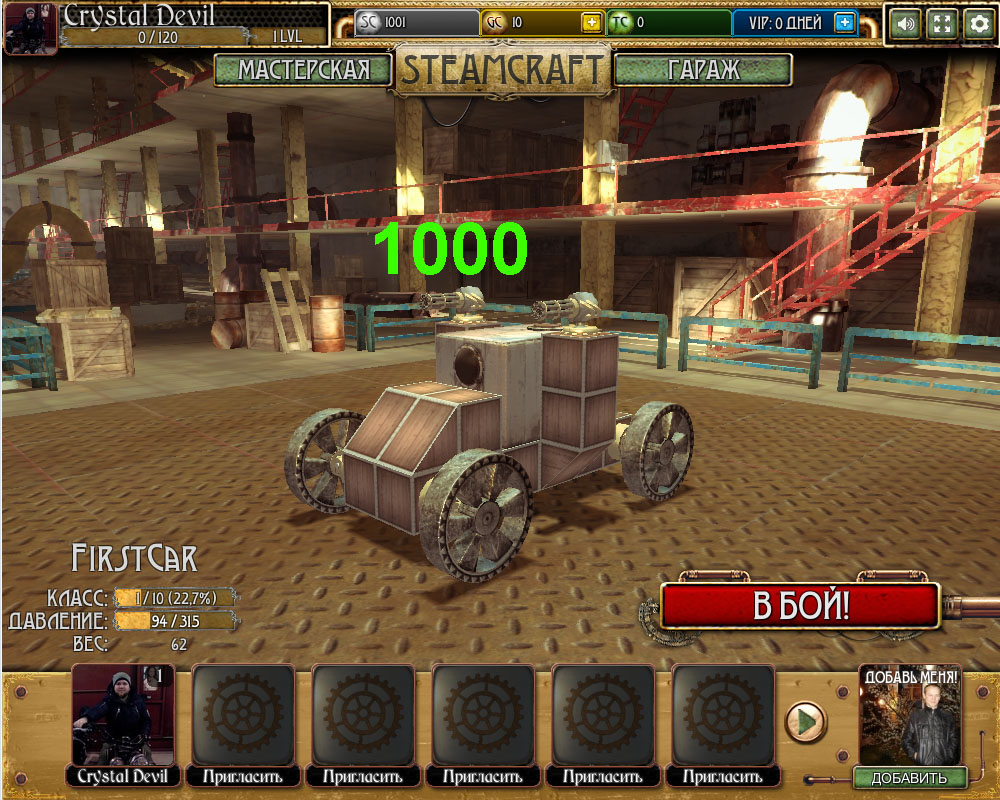The image size is (1000, 800).
Task: Show next friends with green arrow
Action: click(805, 720)
